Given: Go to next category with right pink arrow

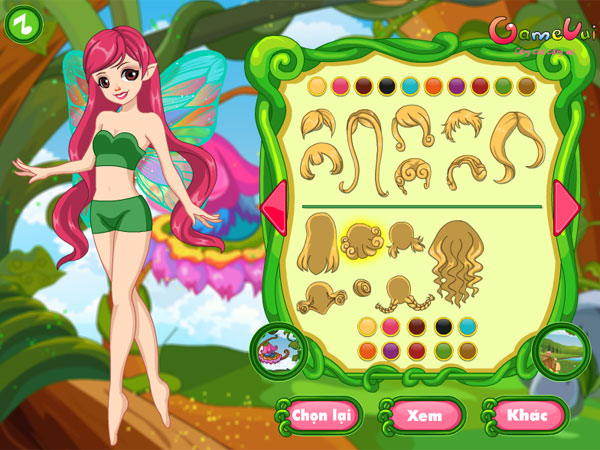Looking at the screenshot, I should pyautogui.click(x=566, y=205).
